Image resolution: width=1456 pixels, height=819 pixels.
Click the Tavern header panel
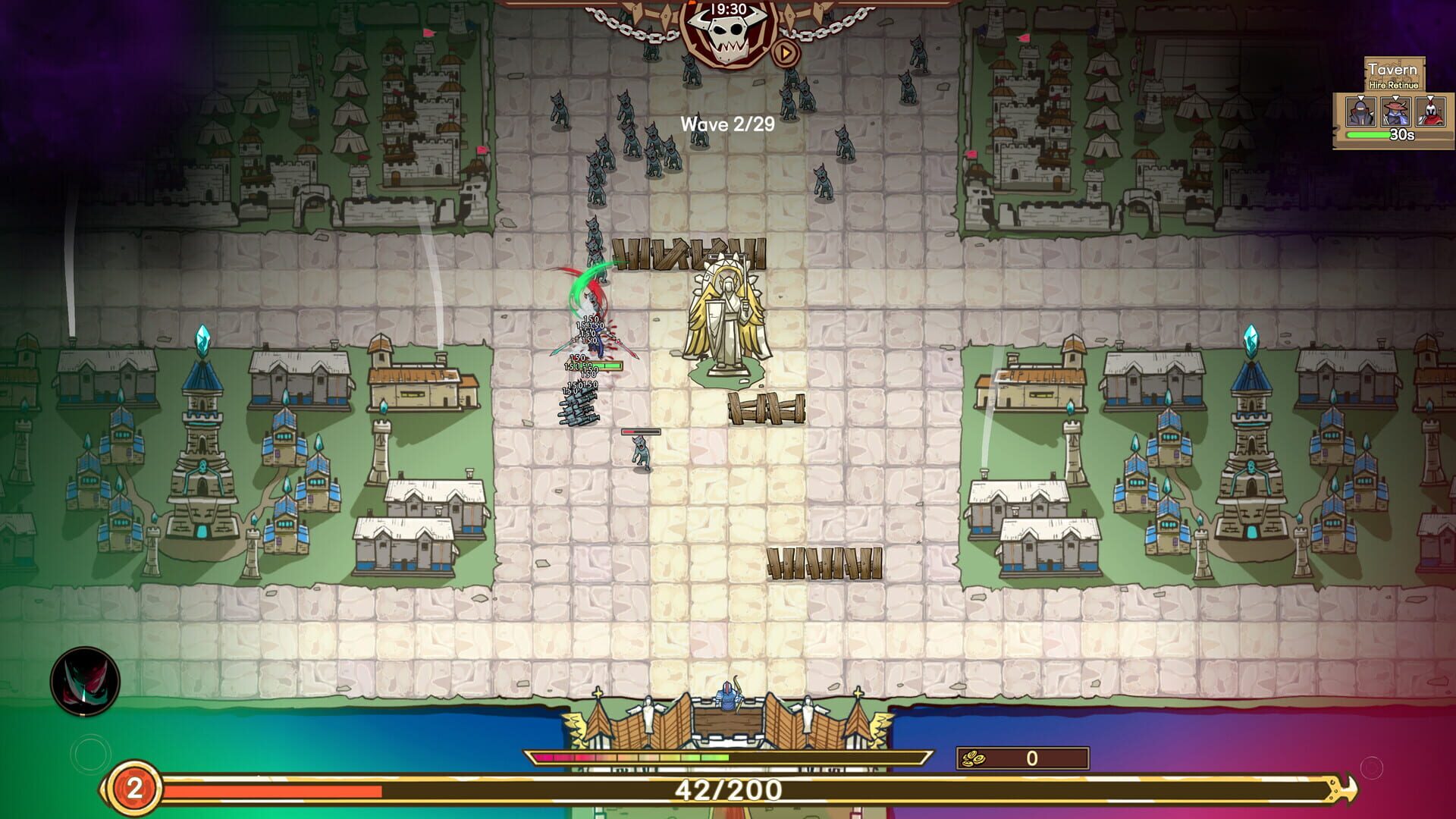coord(1392,68)
